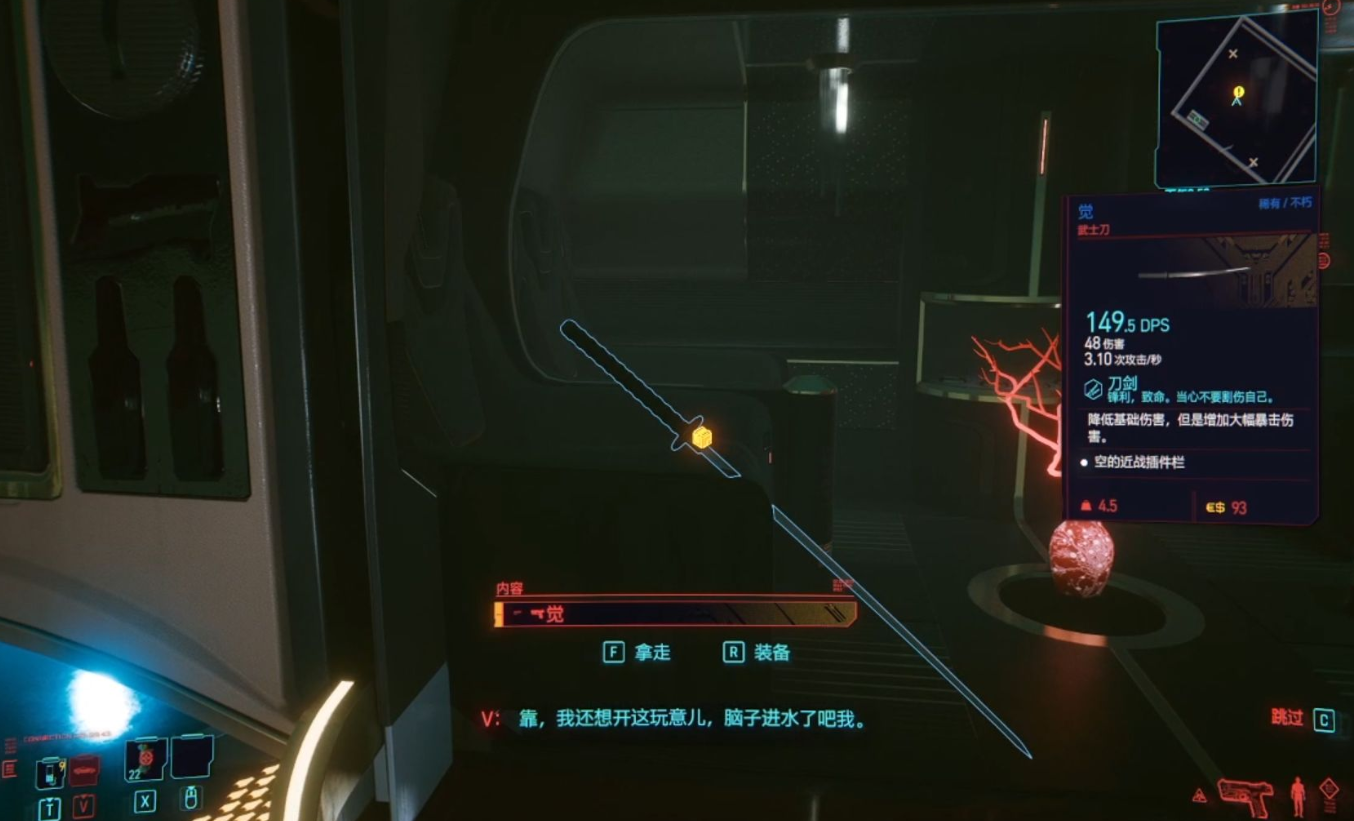Click the 刀剑 blade category icon
The height and width of the screenshot is (821, 1354).
pyautogui.click(x=1092, y=388)
